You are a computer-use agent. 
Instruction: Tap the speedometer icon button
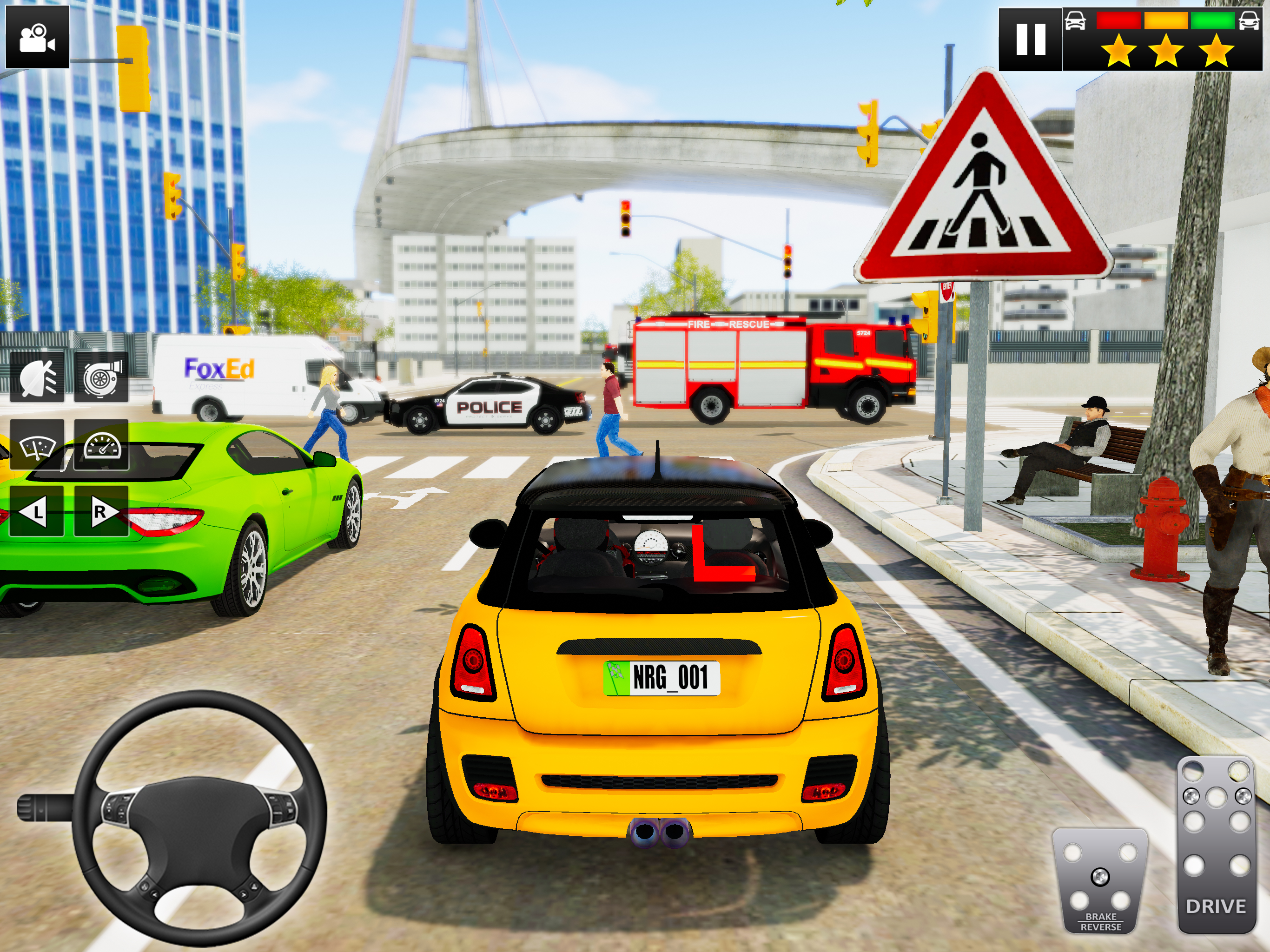(101, 445)
